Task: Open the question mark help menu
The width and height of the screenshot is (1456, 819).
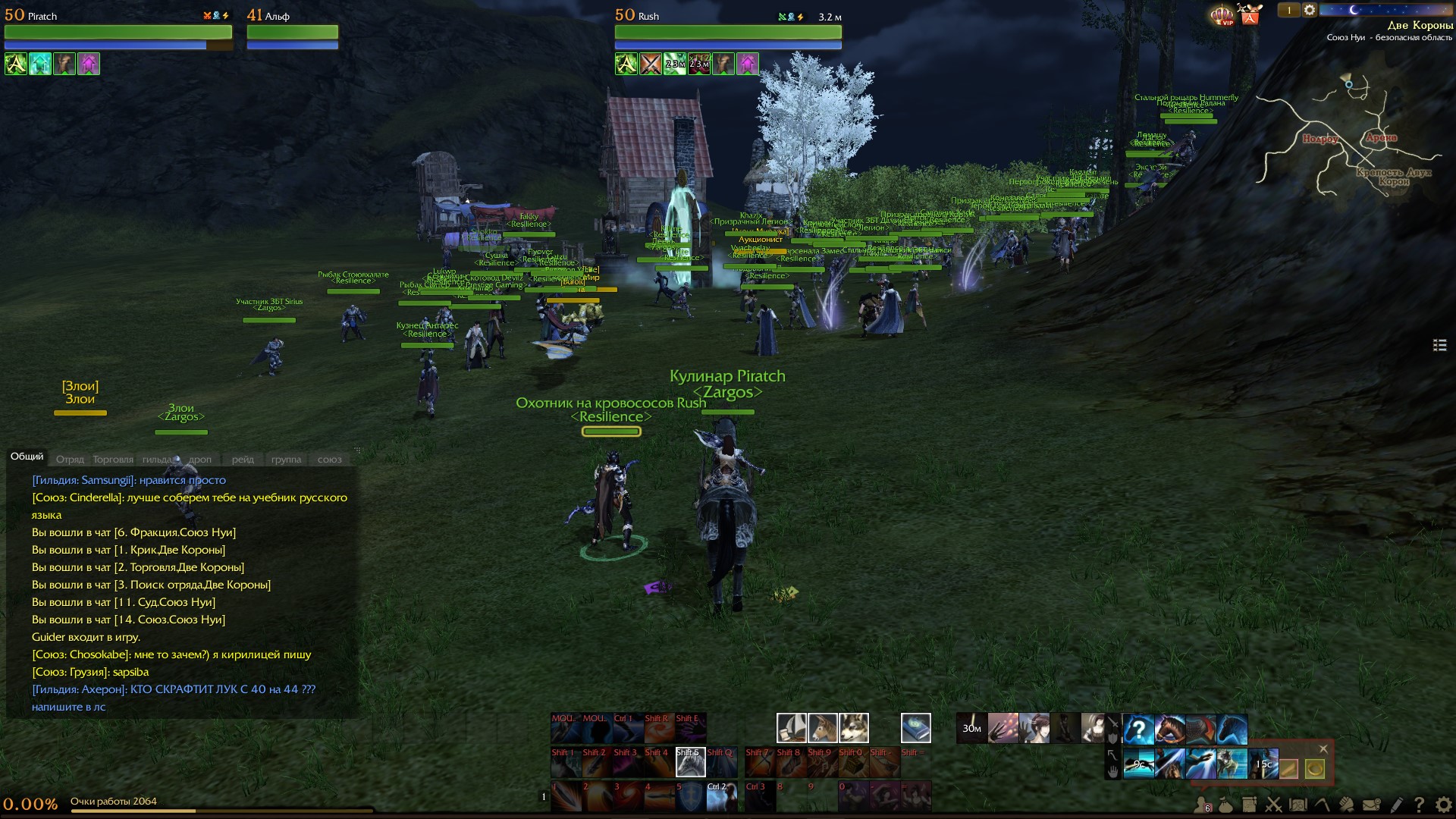Action: click(1419, 805)
